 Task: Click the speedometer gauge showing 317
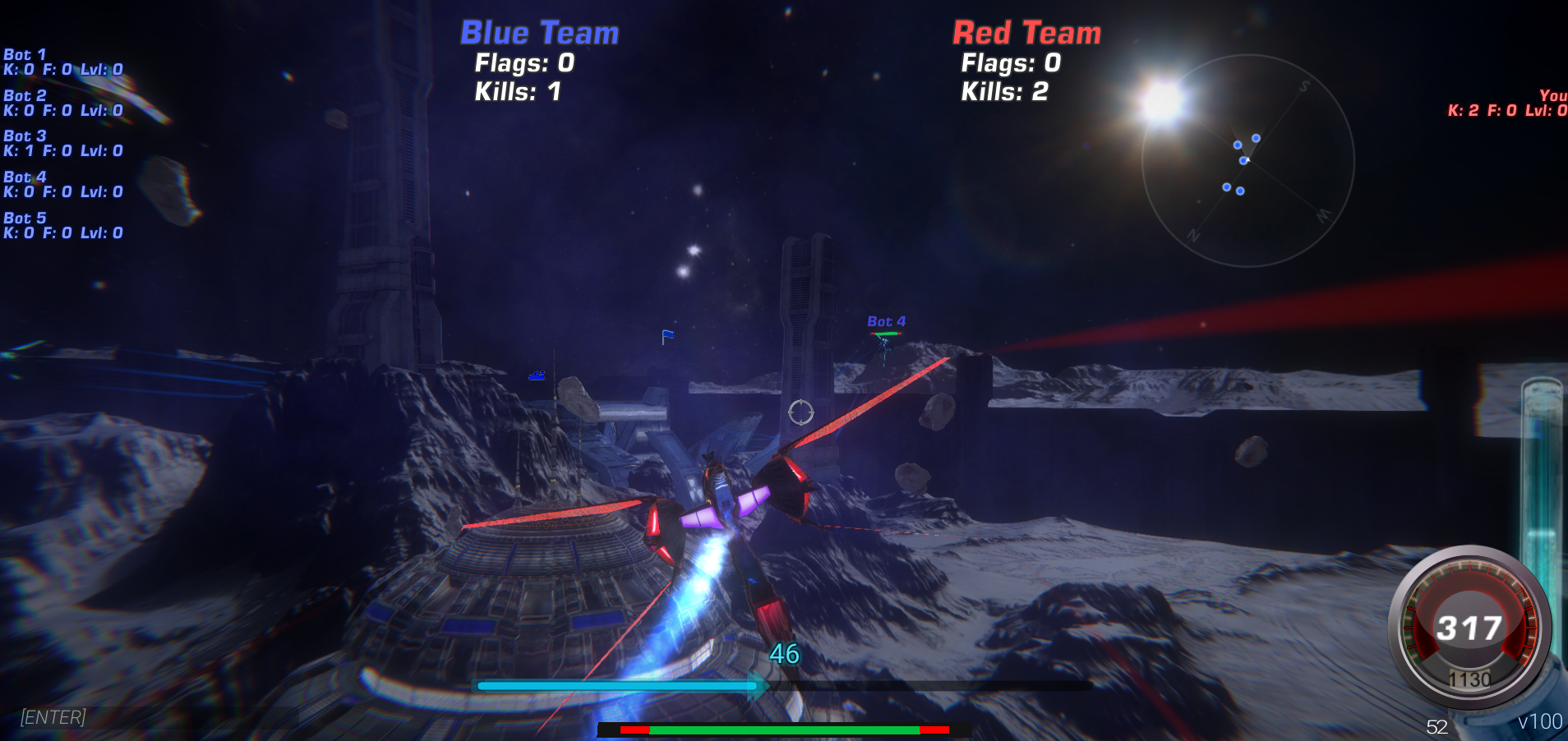click(1469, 627)
